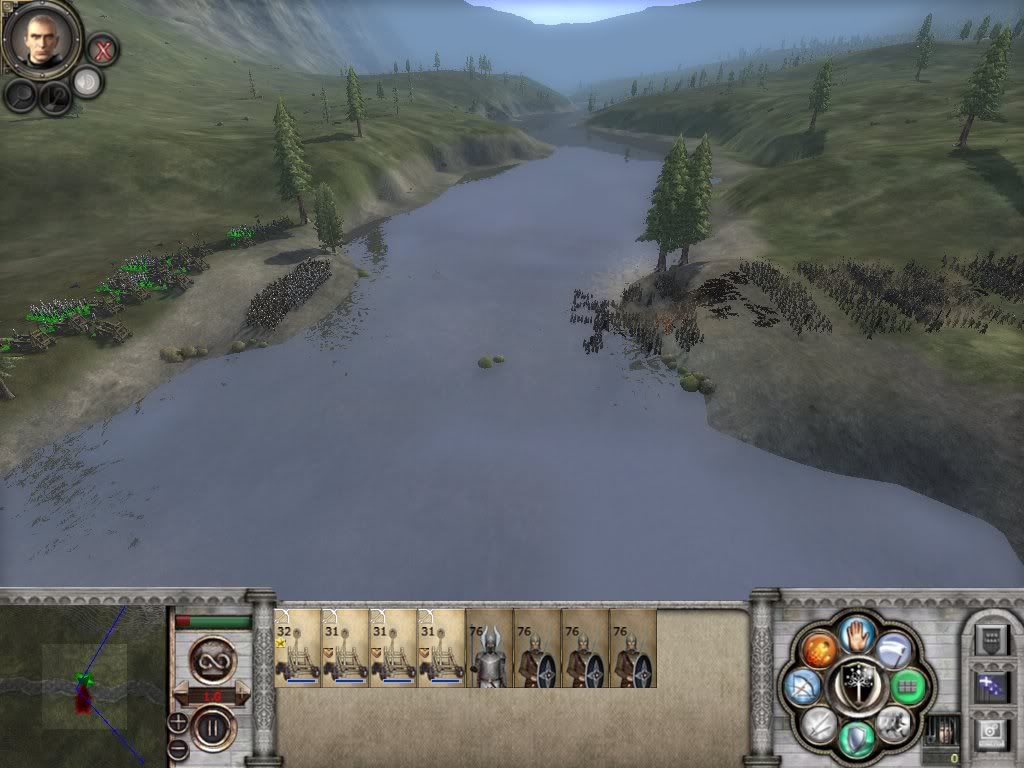Click the advisor portrait
This screenshot has height=768, width=1024.
42,38
